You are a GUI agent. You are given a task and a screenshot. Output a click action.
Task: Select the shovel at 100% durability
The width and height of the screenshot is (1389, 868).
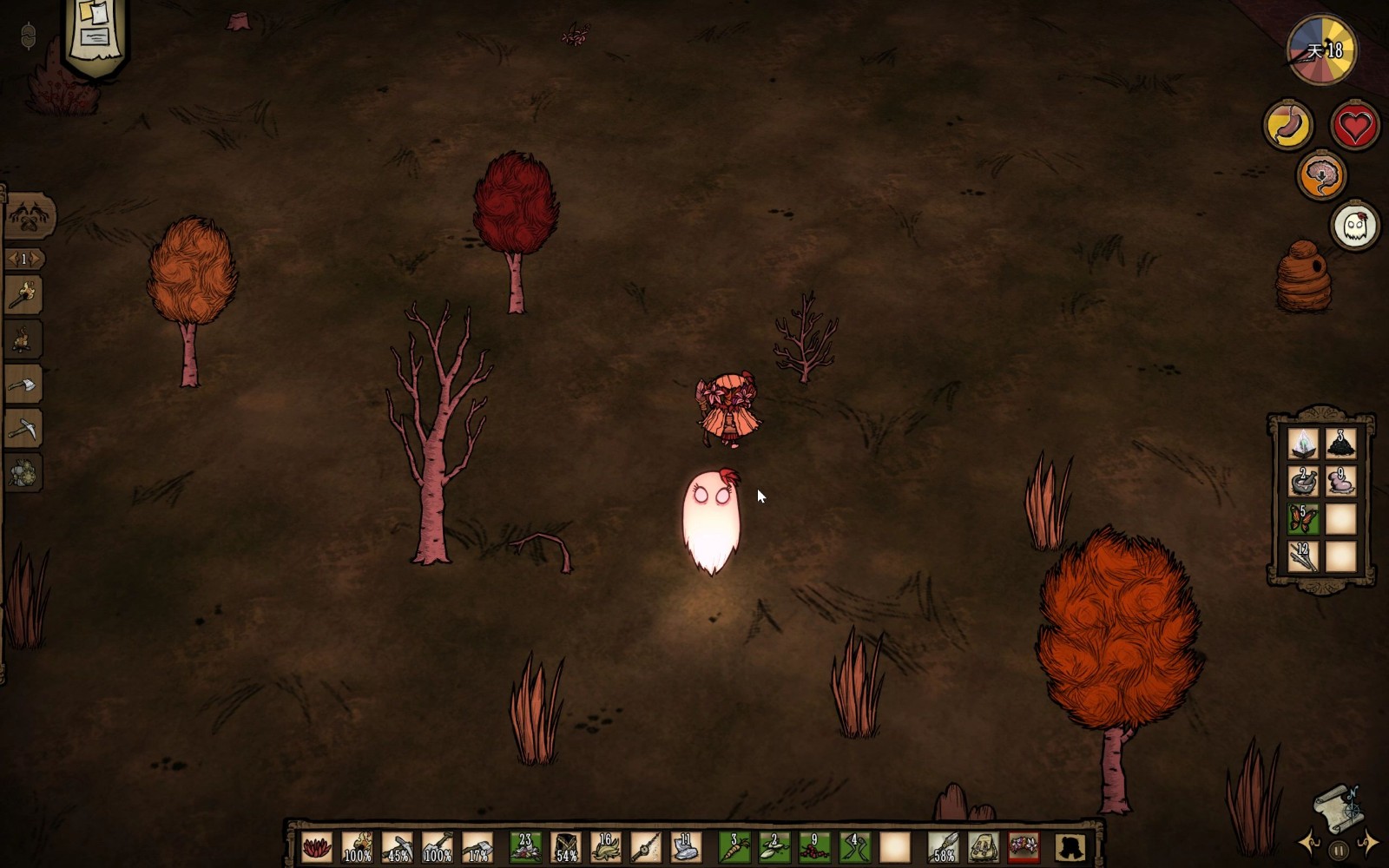click(x=437, y=846)
